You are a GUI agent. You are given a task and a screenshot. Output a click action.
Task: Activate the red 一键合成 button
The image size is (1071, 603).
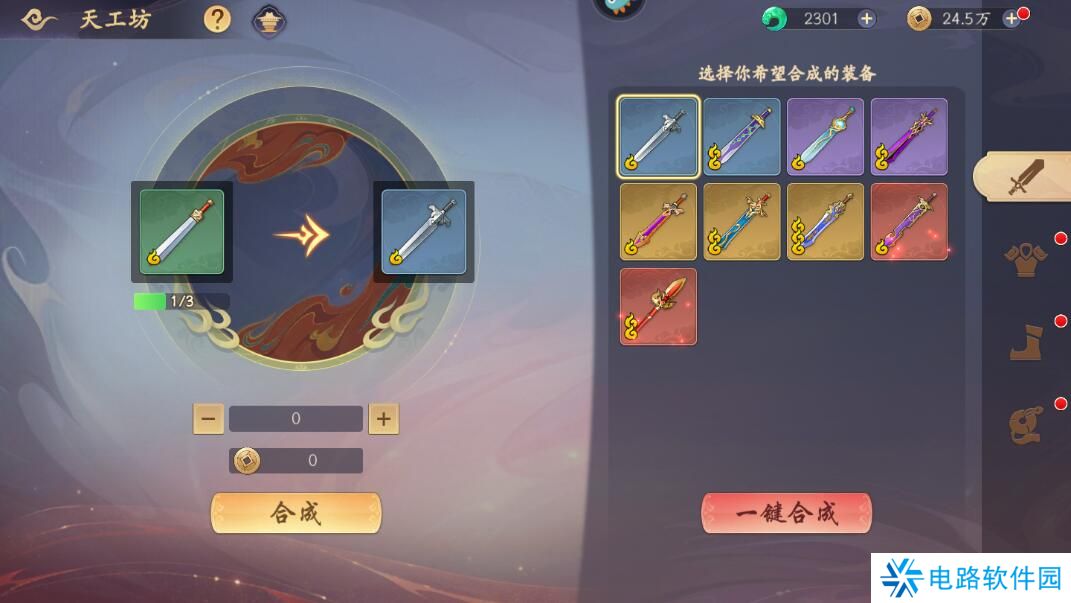[786, 513]
